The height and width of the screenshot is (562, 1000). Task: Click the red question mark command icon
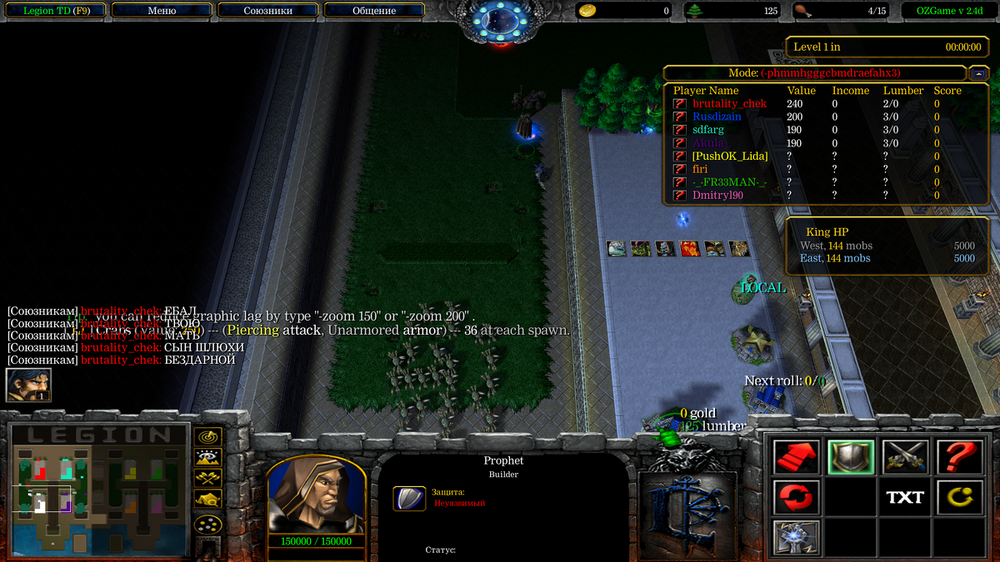click(959, 457)
